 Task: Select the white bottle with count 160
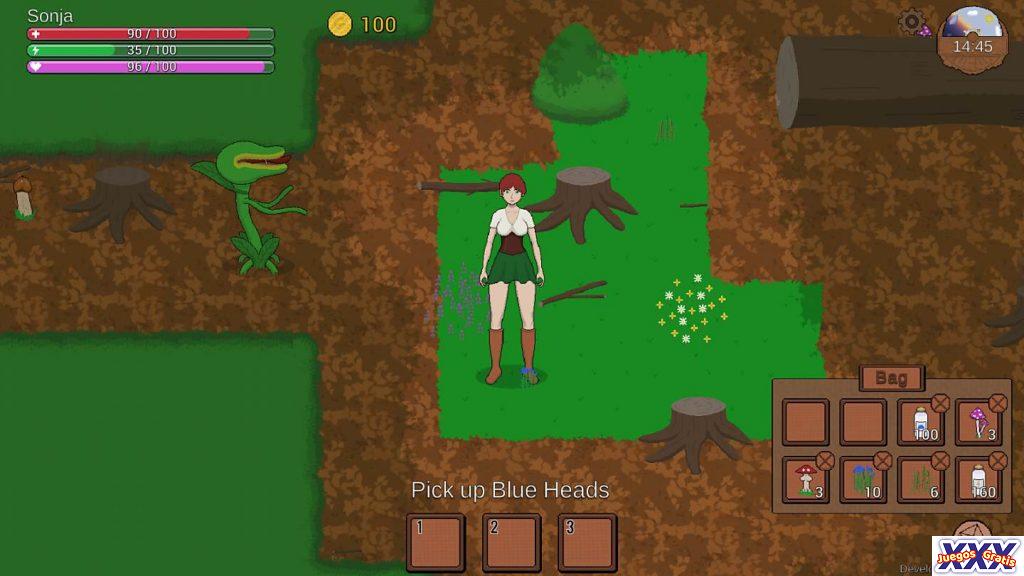[979, 480]
